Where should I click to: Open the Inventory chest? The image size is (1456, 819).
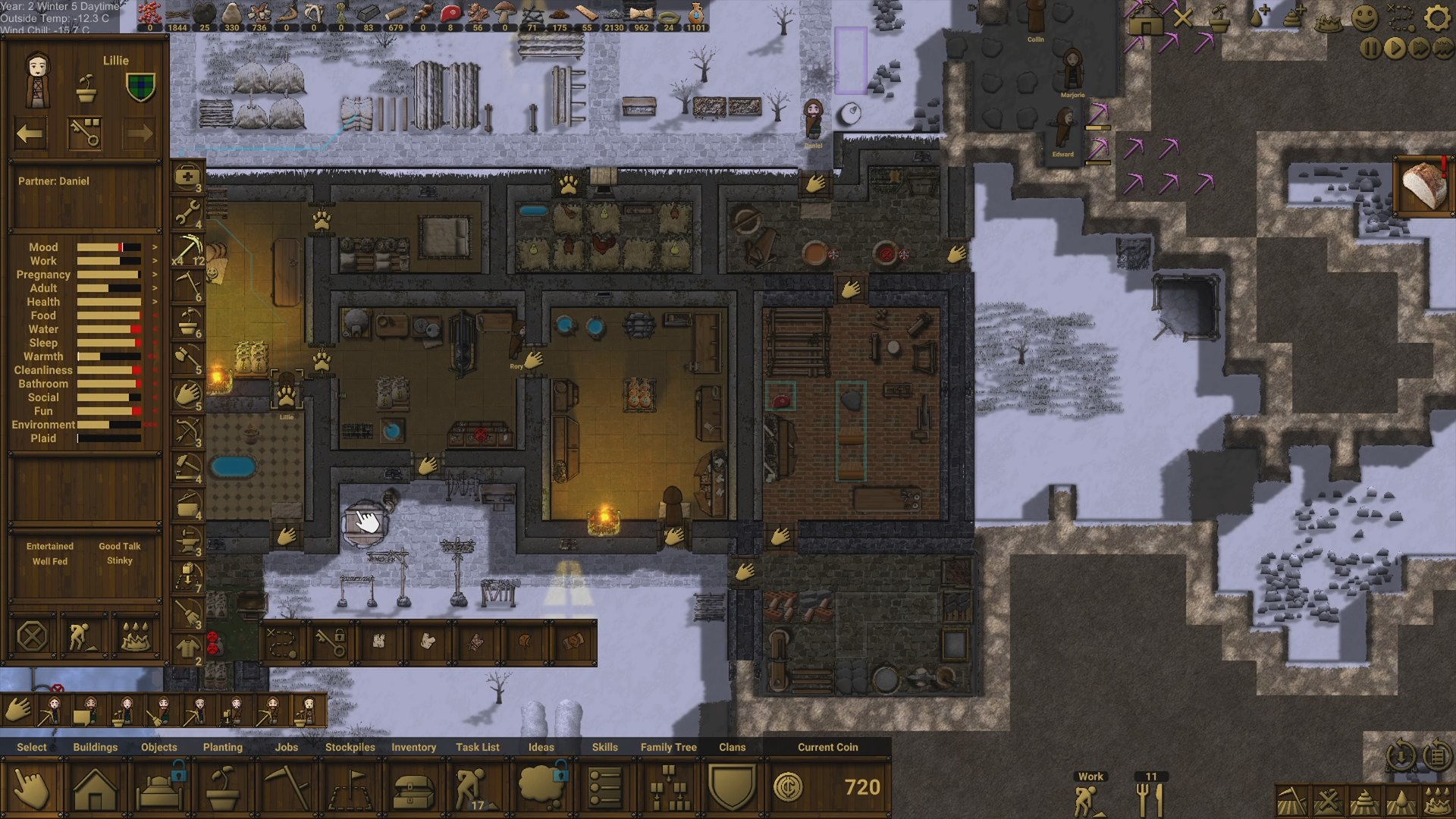click(413, 788)
